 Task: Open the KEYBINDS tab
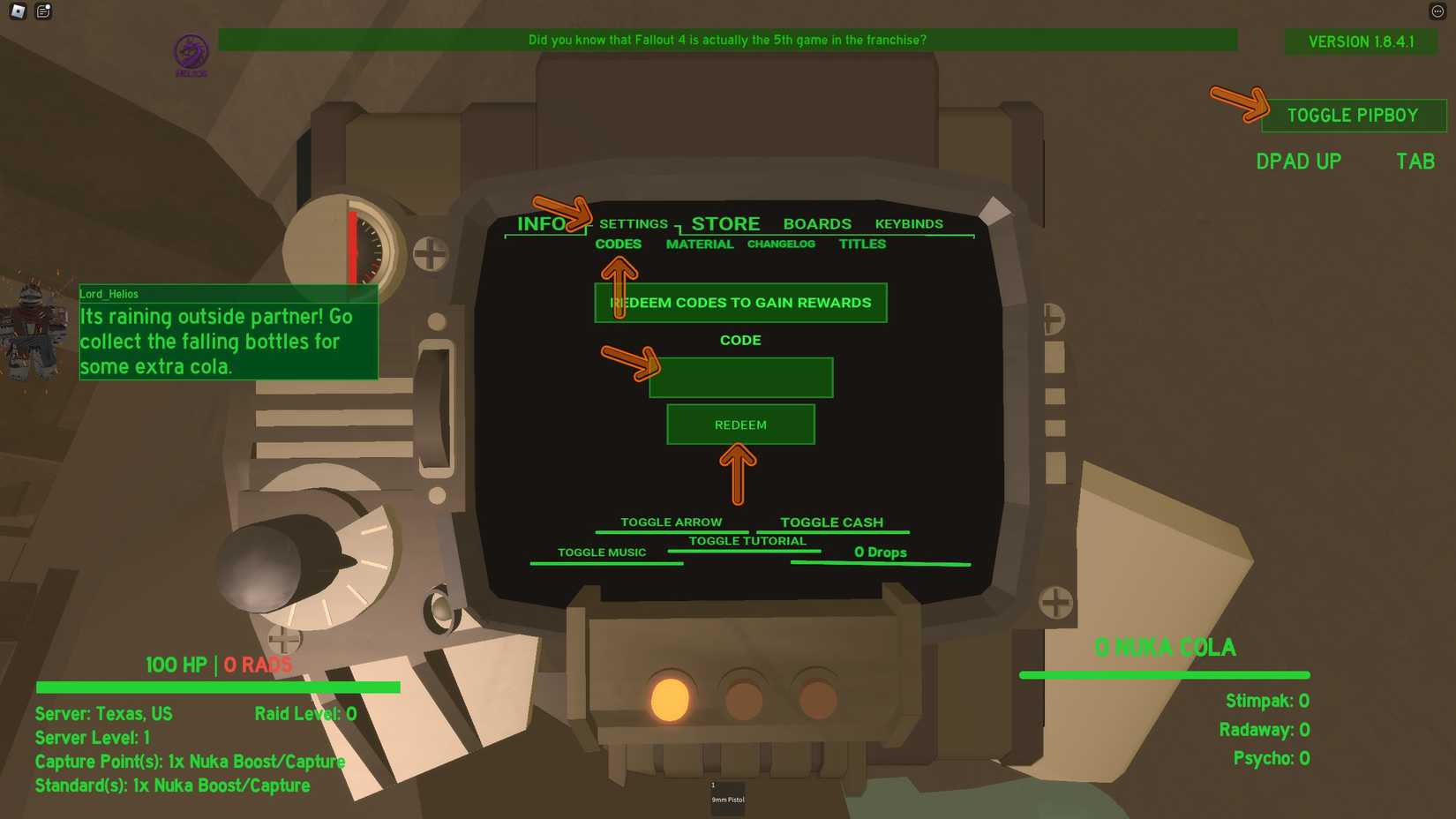tap(909, 223)
